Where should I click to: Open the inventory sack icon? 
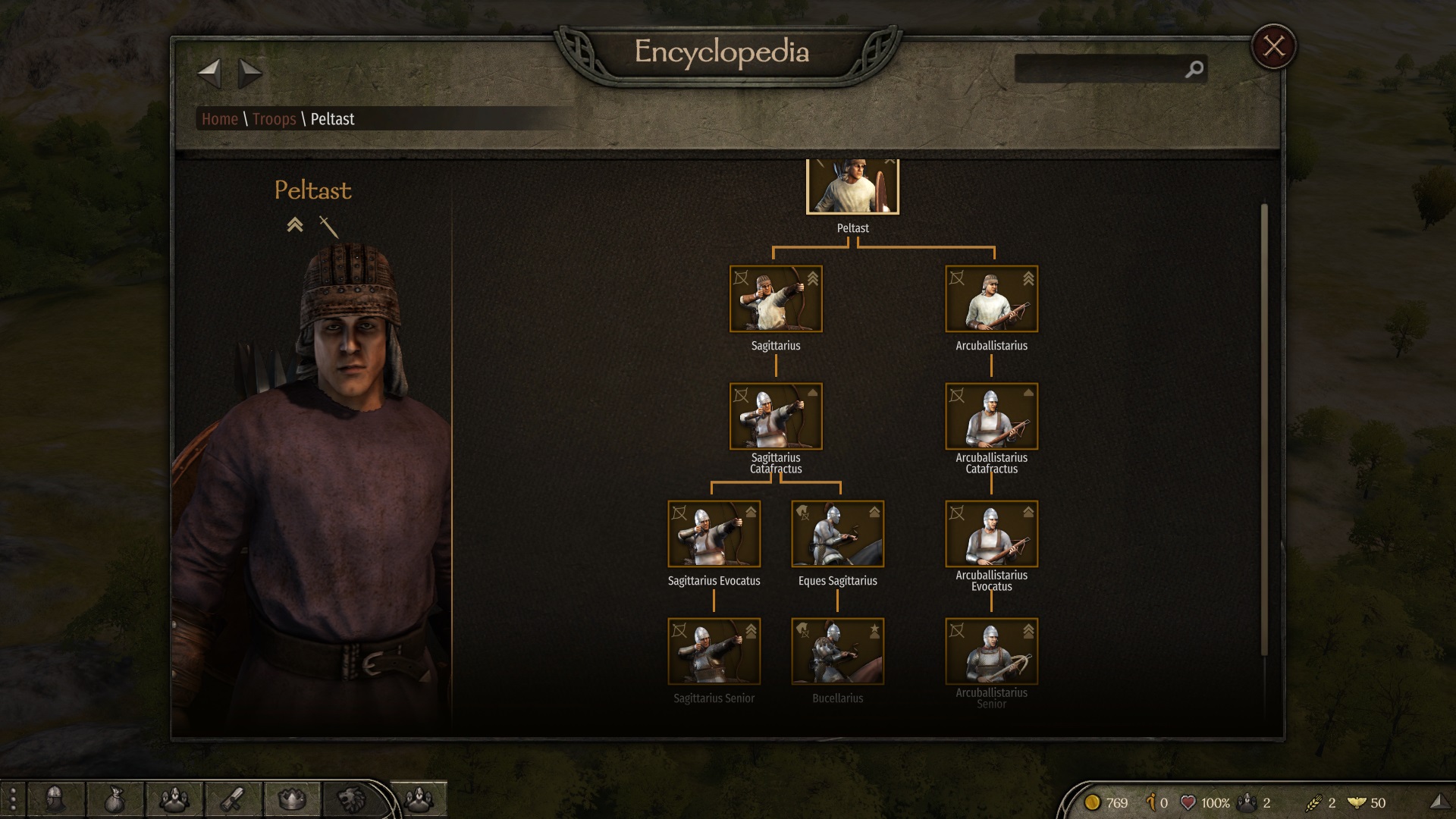(115, 799)
